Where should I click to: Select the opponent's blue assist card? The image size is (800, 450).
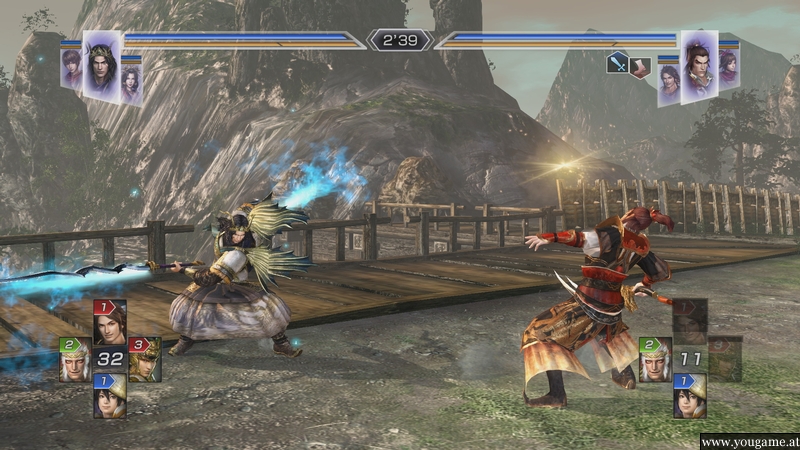[x=689, y=396]
